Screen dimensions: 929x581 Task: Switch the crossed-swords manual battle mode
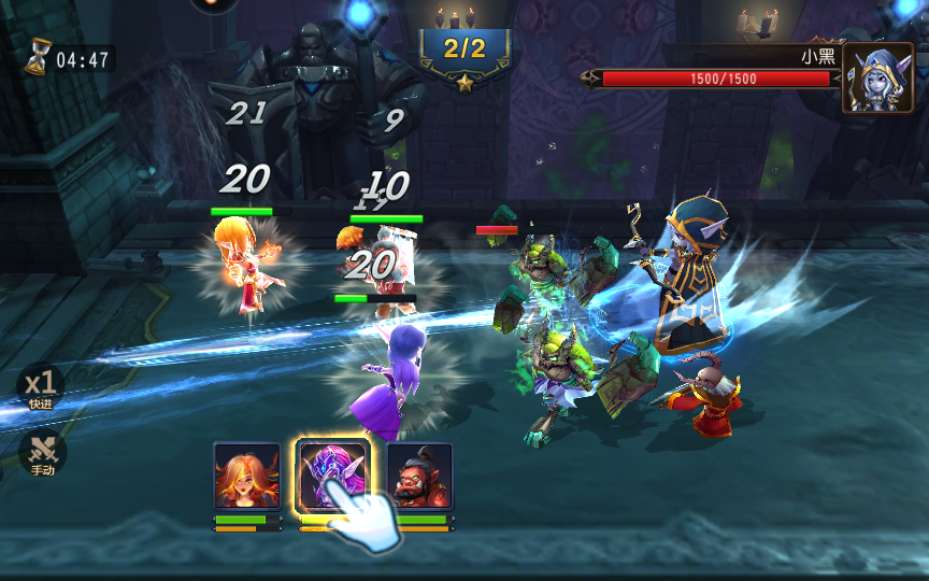tap(42, 452)
